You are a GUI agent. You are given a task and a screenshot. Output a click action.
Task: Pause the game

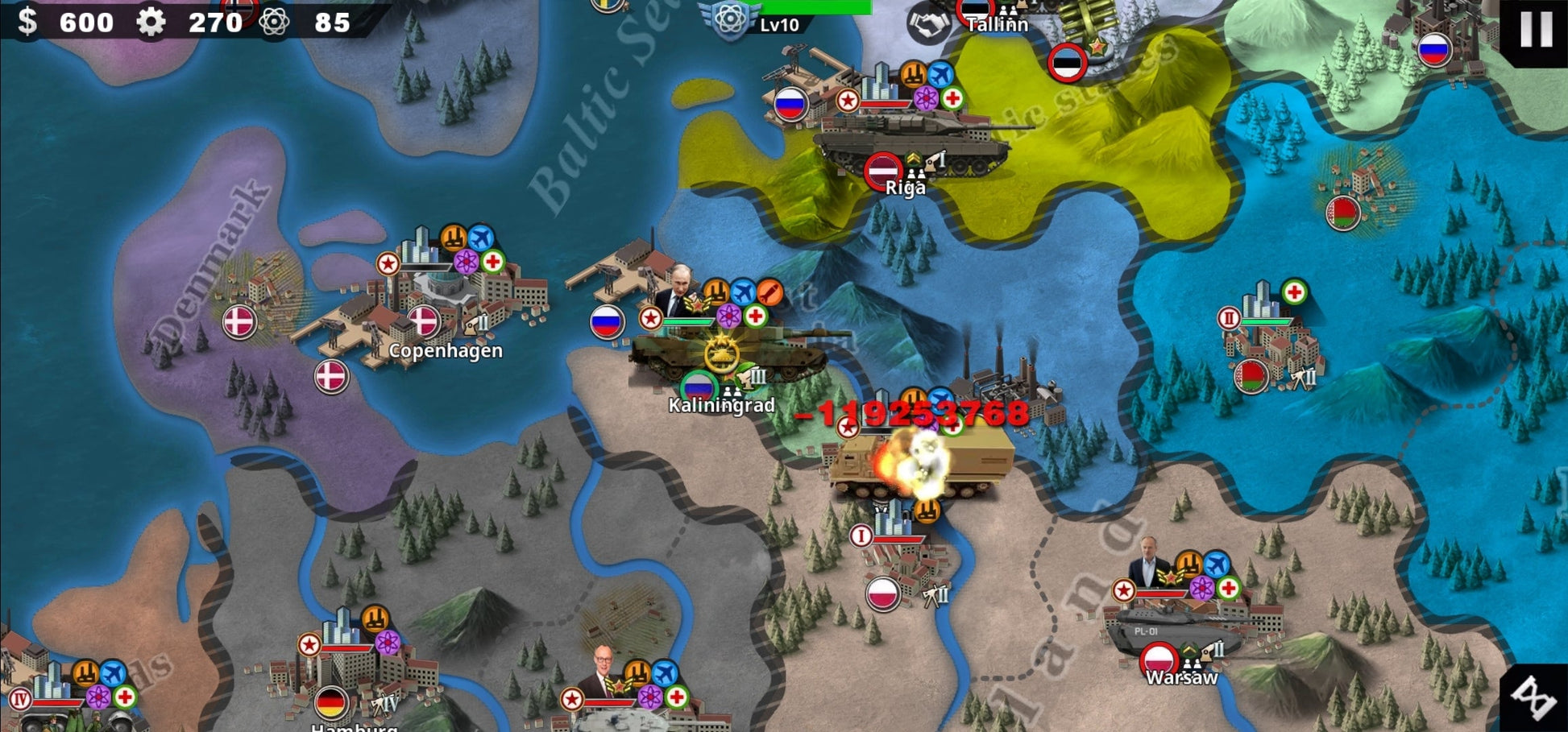1535,30
